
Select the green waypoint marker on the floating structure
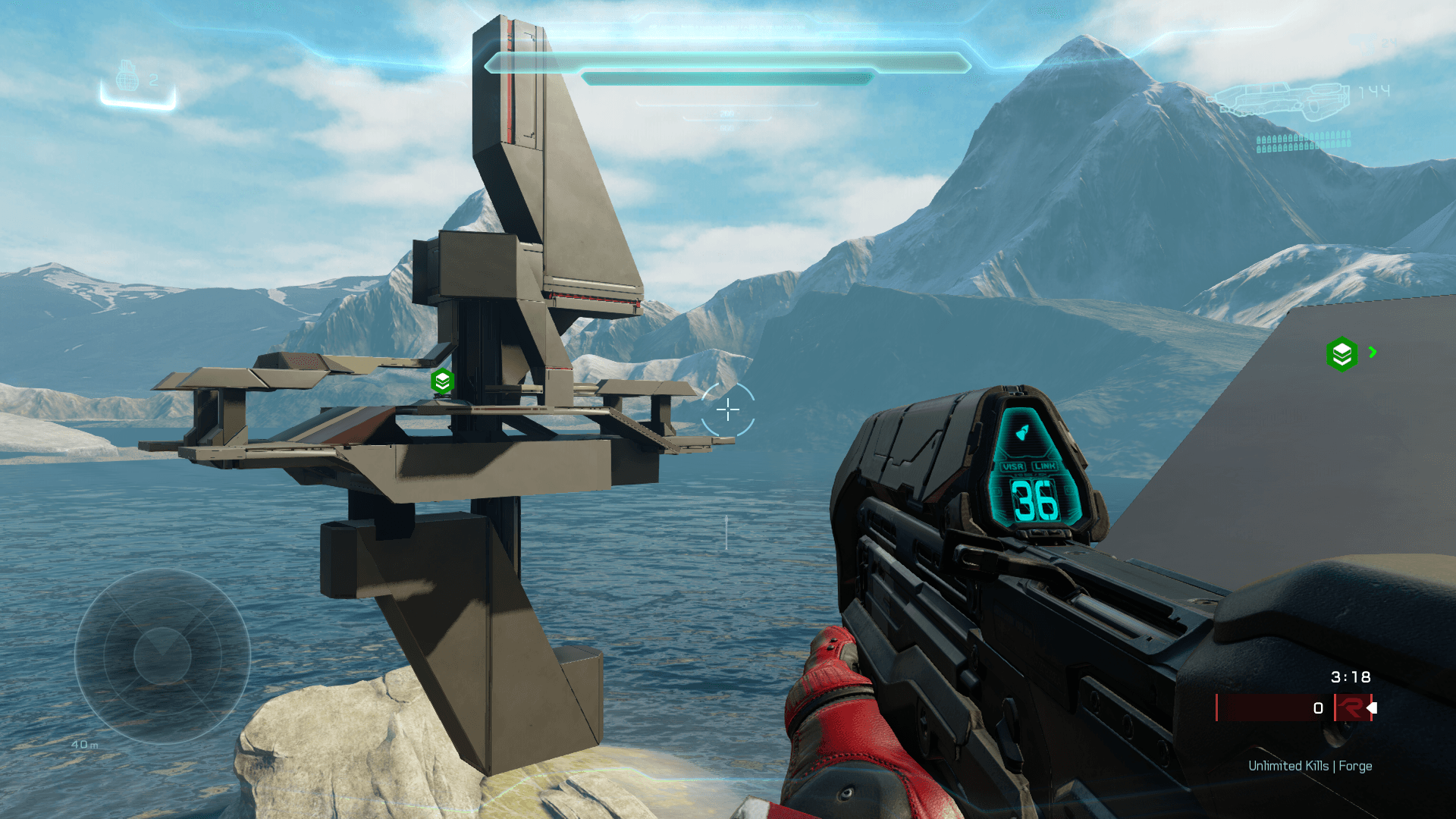point(443,381)
